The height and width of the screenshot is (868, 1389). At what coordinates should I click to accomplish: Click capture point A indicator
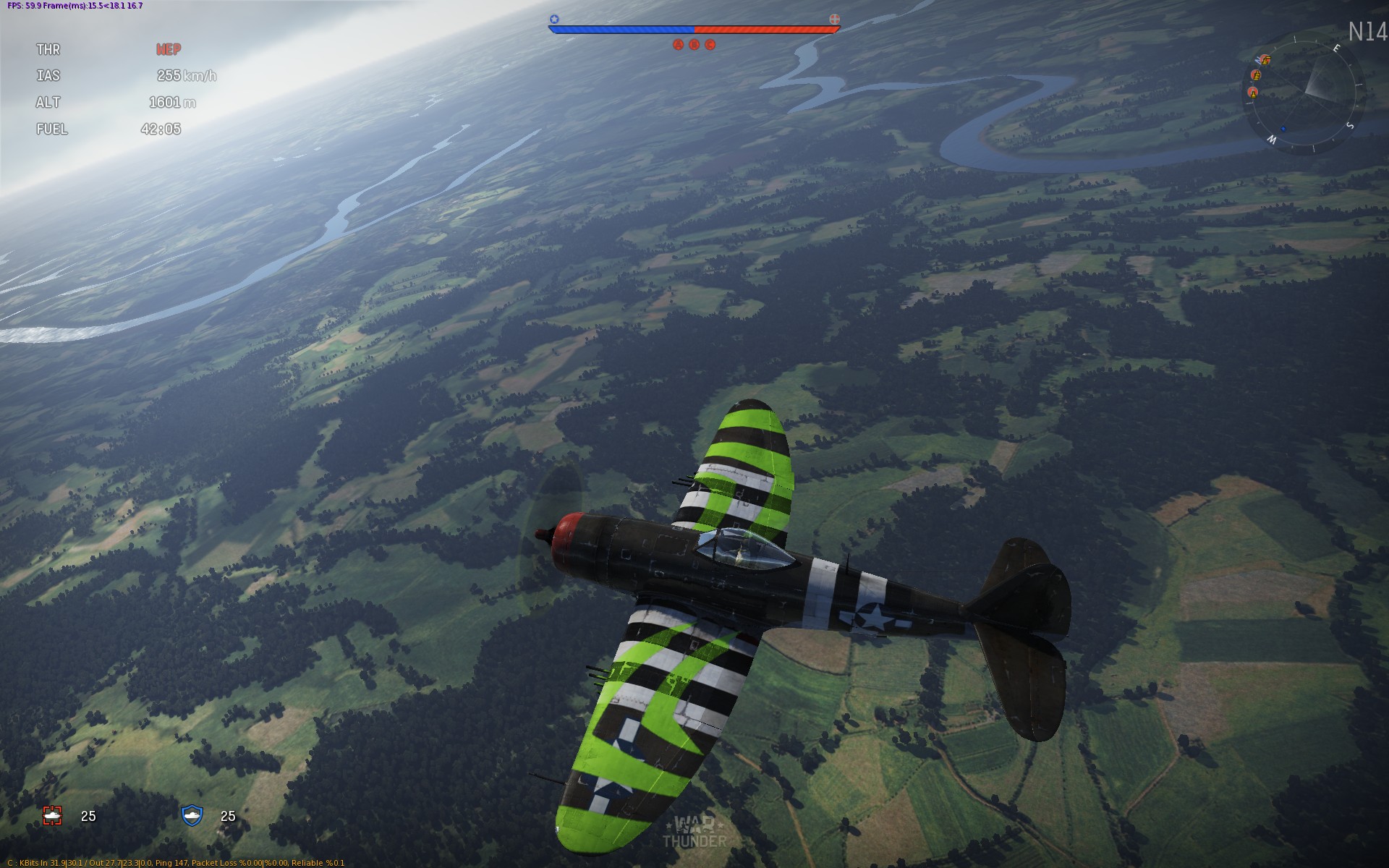[678, 45]
